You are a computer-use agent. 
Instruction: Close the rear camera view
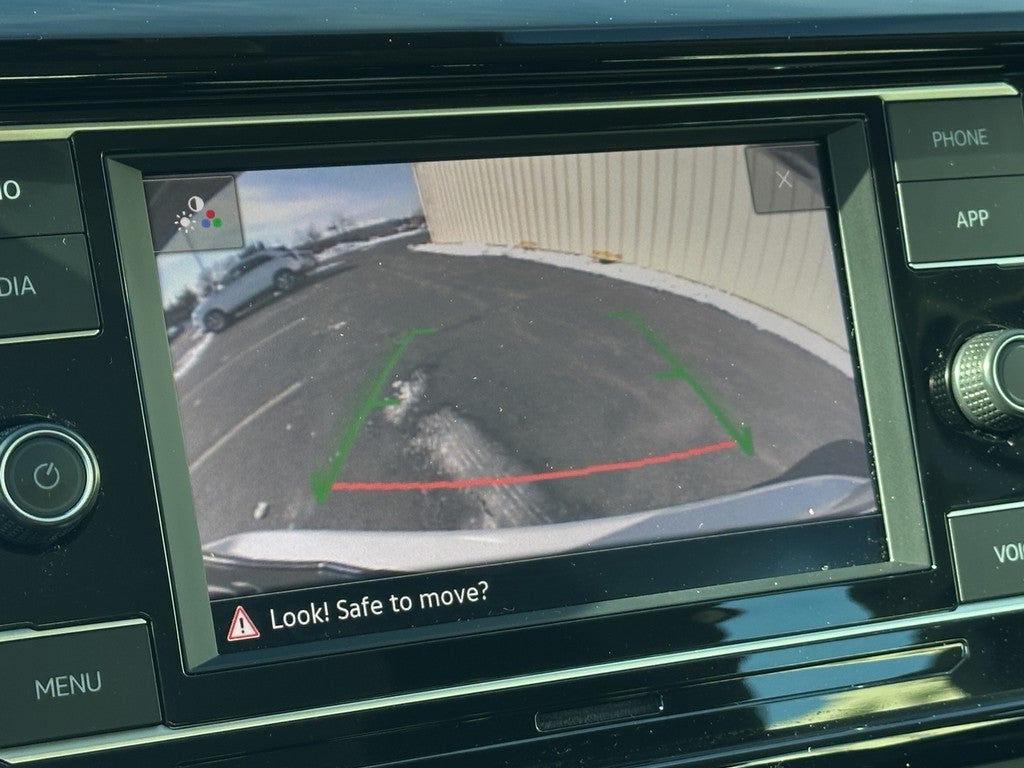pyautogui.click(x=785, y=180)
